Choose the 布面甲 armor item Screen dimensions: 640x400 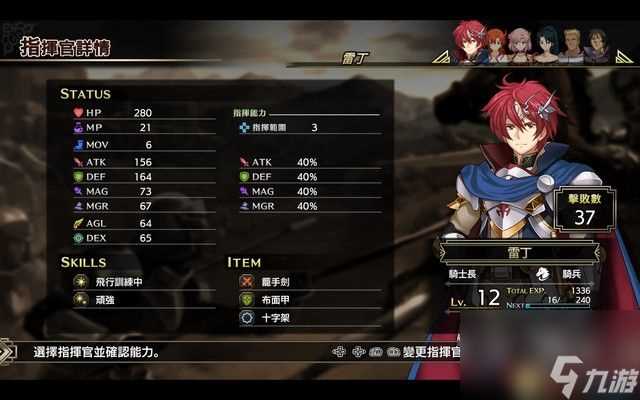(278, 299)
